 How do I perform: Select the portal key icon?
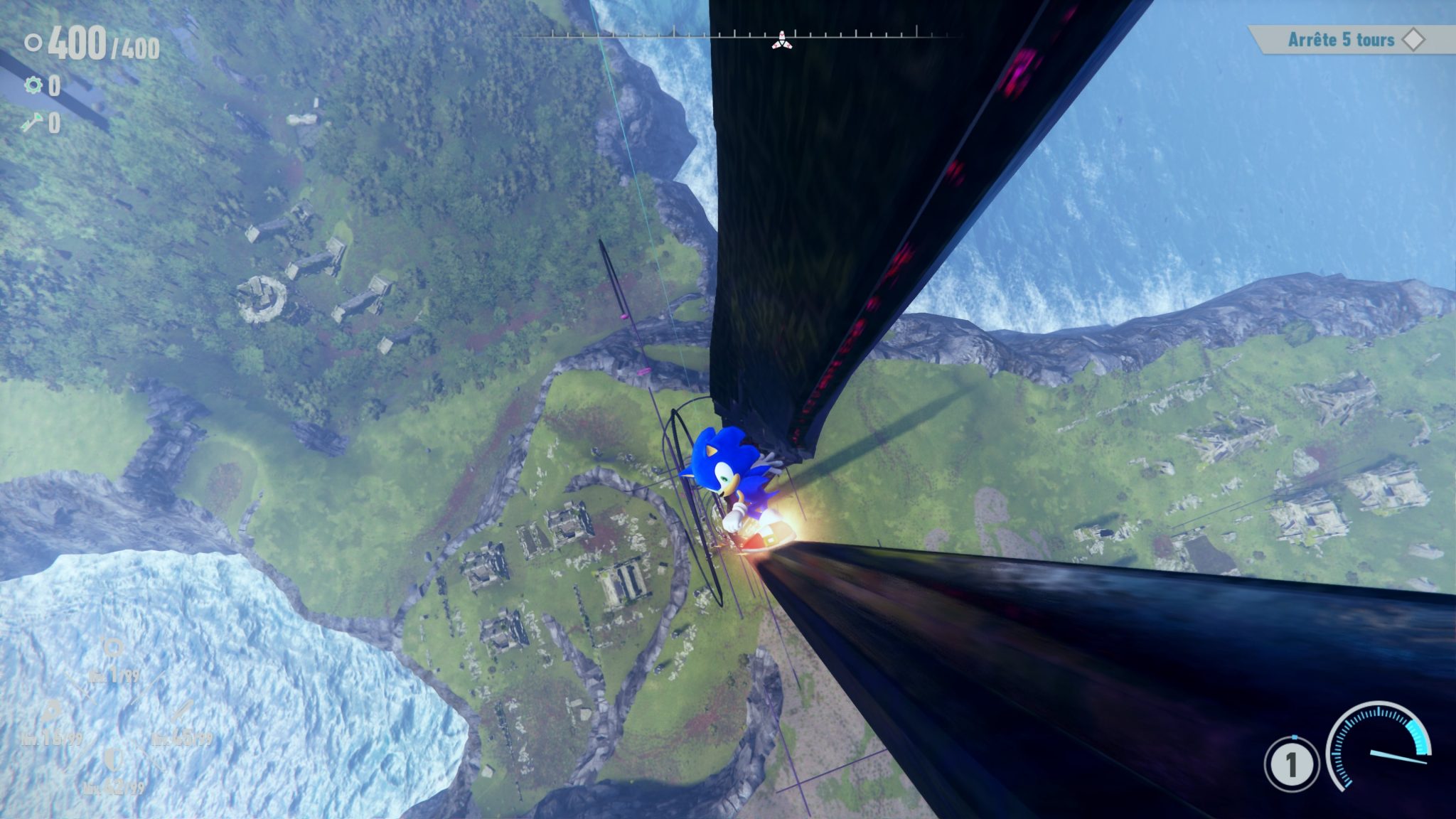[33, 122]
